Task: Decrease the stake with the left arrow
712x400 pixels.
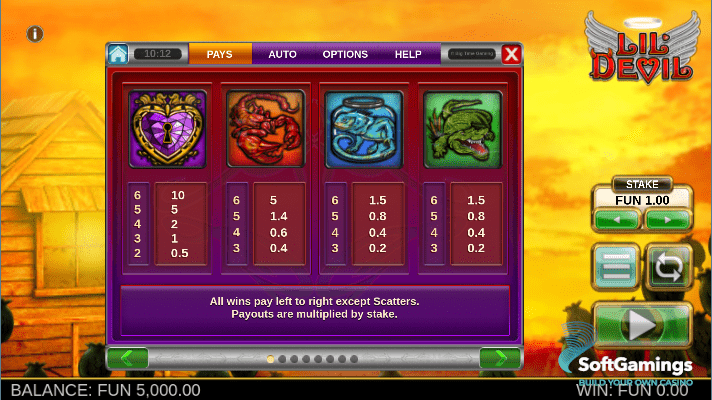Action: 617,219
